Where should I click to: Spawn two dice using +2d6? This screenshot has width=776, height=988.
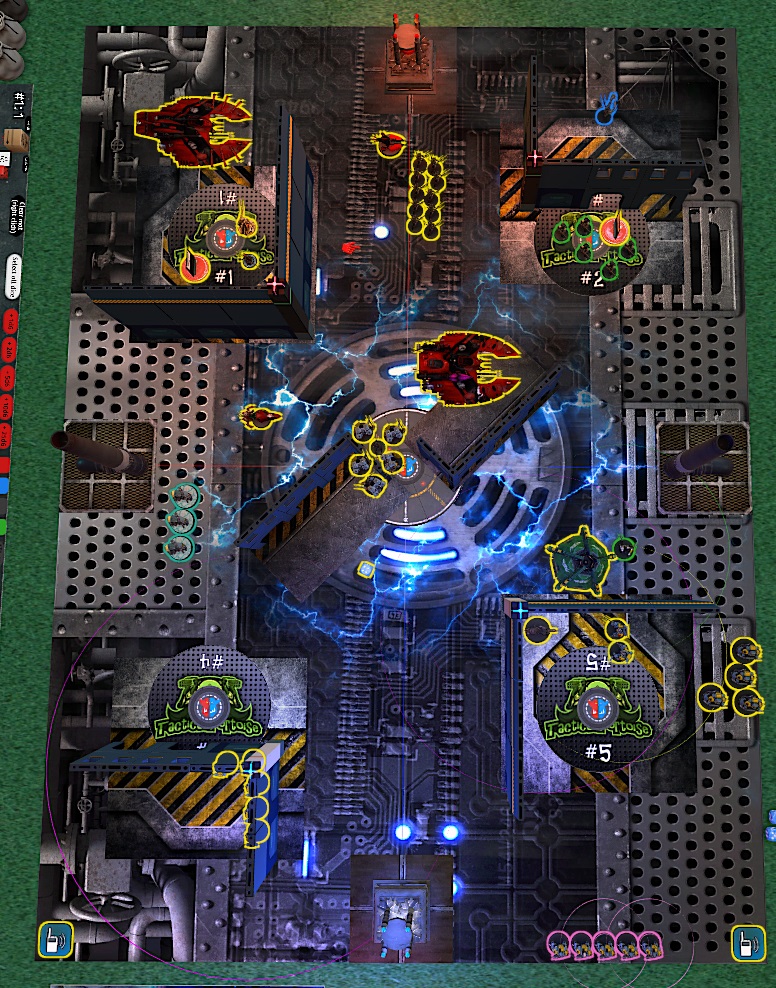pyautogui.click(x=11, y=349)
